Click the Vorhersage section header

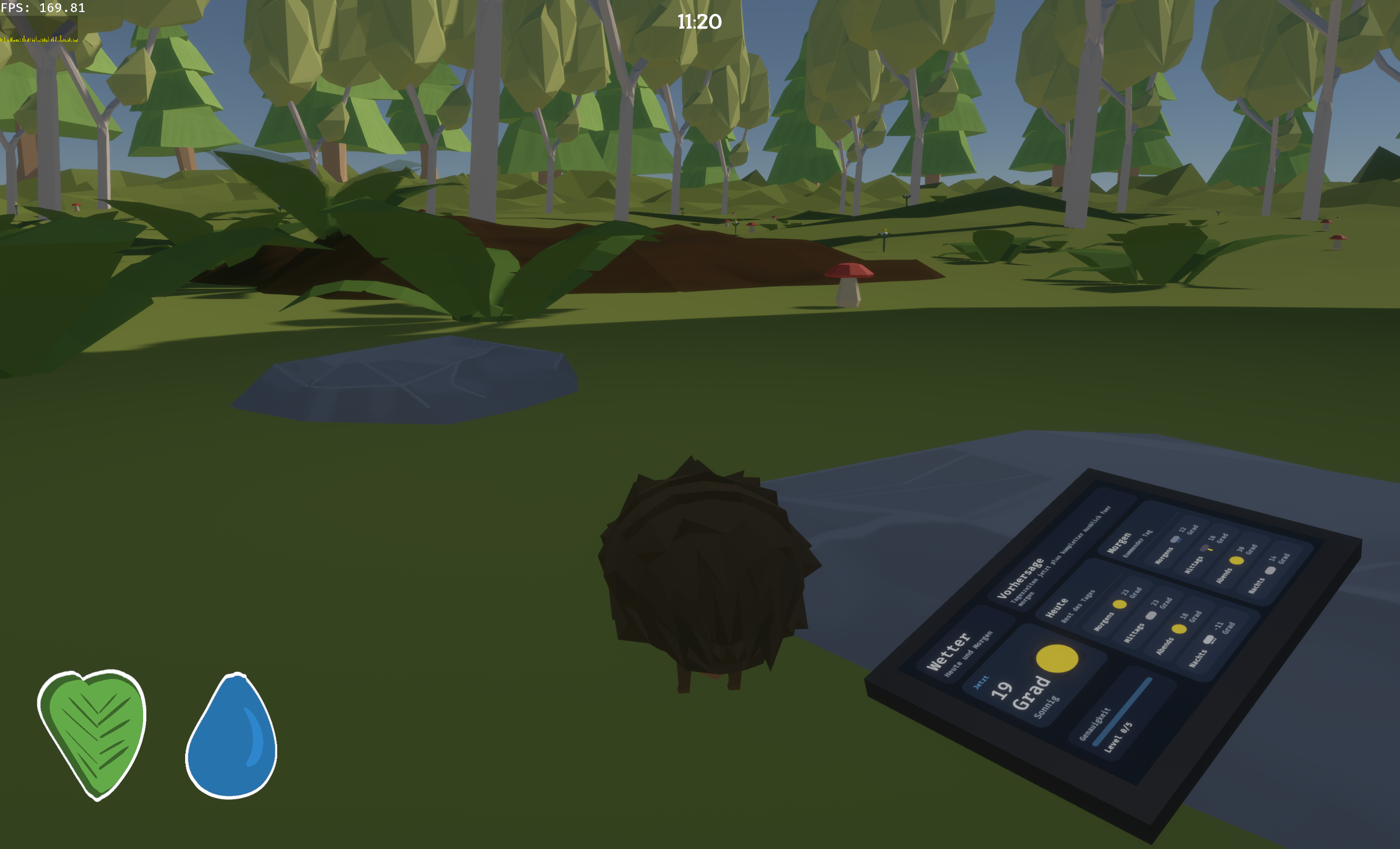pyautogui.click(x=1021, y=578)
